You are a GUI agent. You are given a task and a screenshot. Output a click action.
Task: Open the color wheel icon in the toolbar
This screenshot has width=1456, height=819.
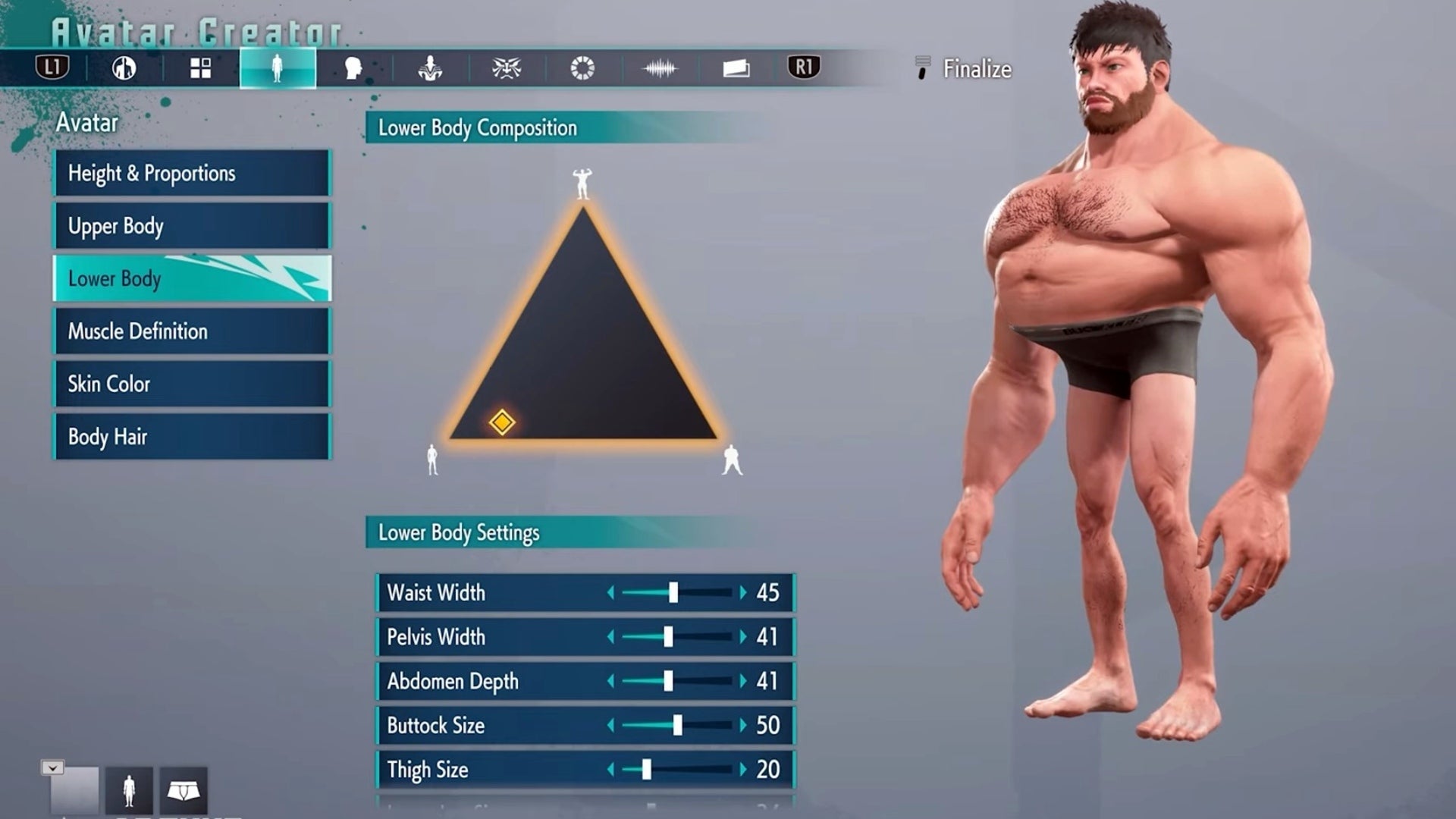pyautogui.click(x=580, y=68)
